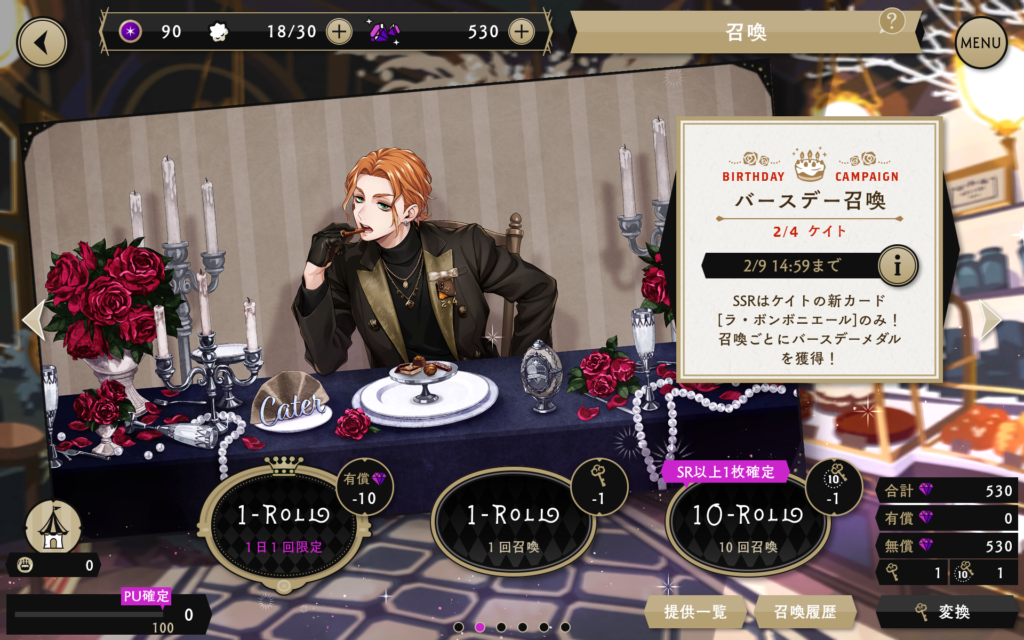Open the 変換 key exchange
1024x640 pixels.
(x=947, y=612)
